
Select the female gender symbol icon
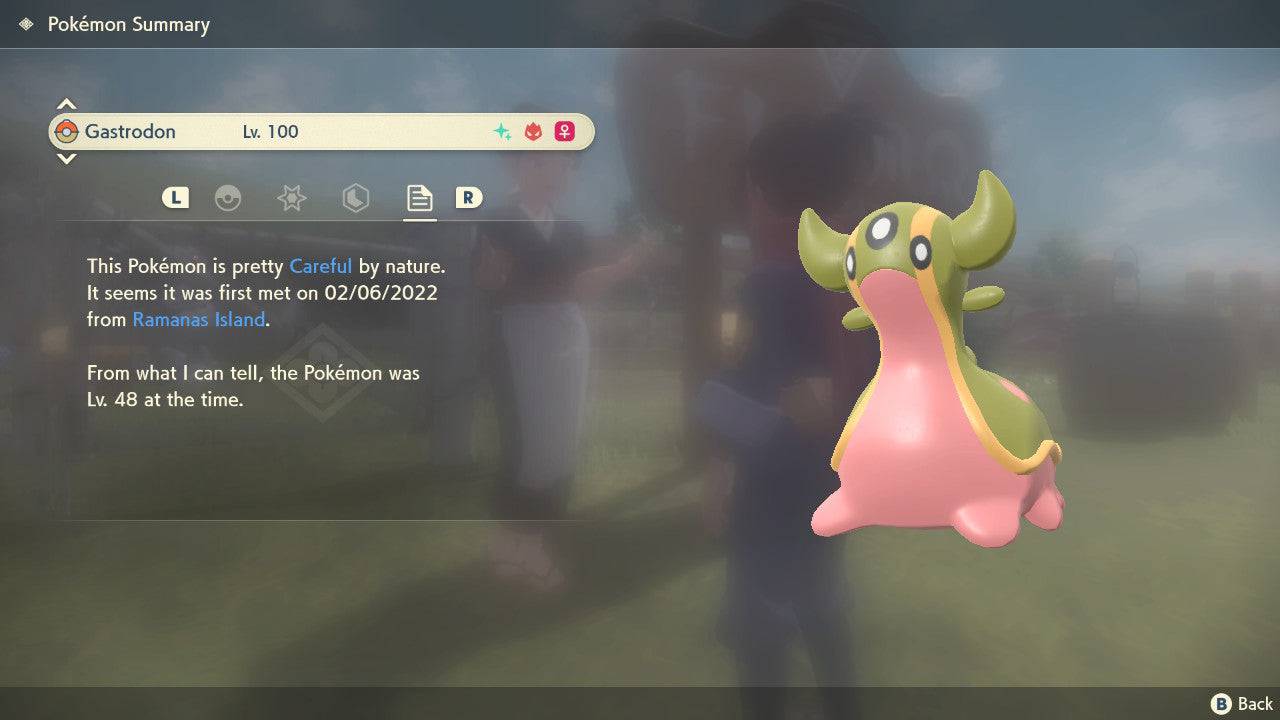tap(564, 131)
